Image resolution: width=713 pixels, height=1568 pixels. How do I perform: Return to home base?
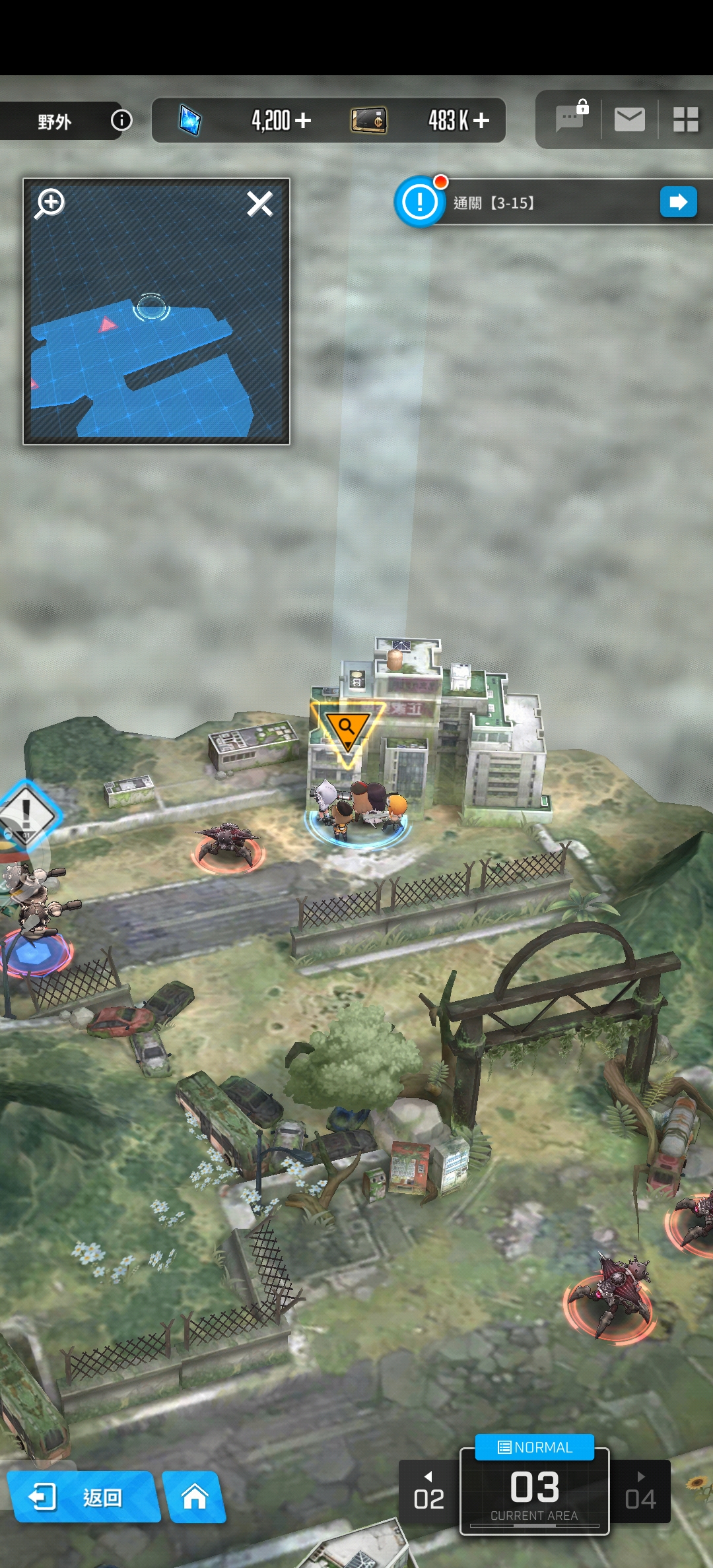pyautogui.click(x=195, y=1497)
